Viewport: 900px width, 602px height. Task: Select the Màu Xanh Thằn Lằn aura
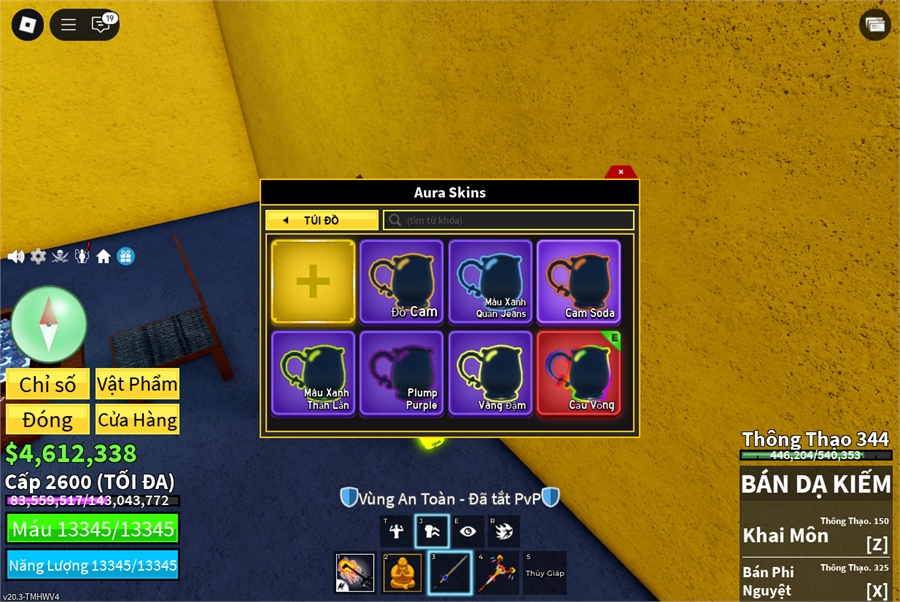click(x=313, y=373)
